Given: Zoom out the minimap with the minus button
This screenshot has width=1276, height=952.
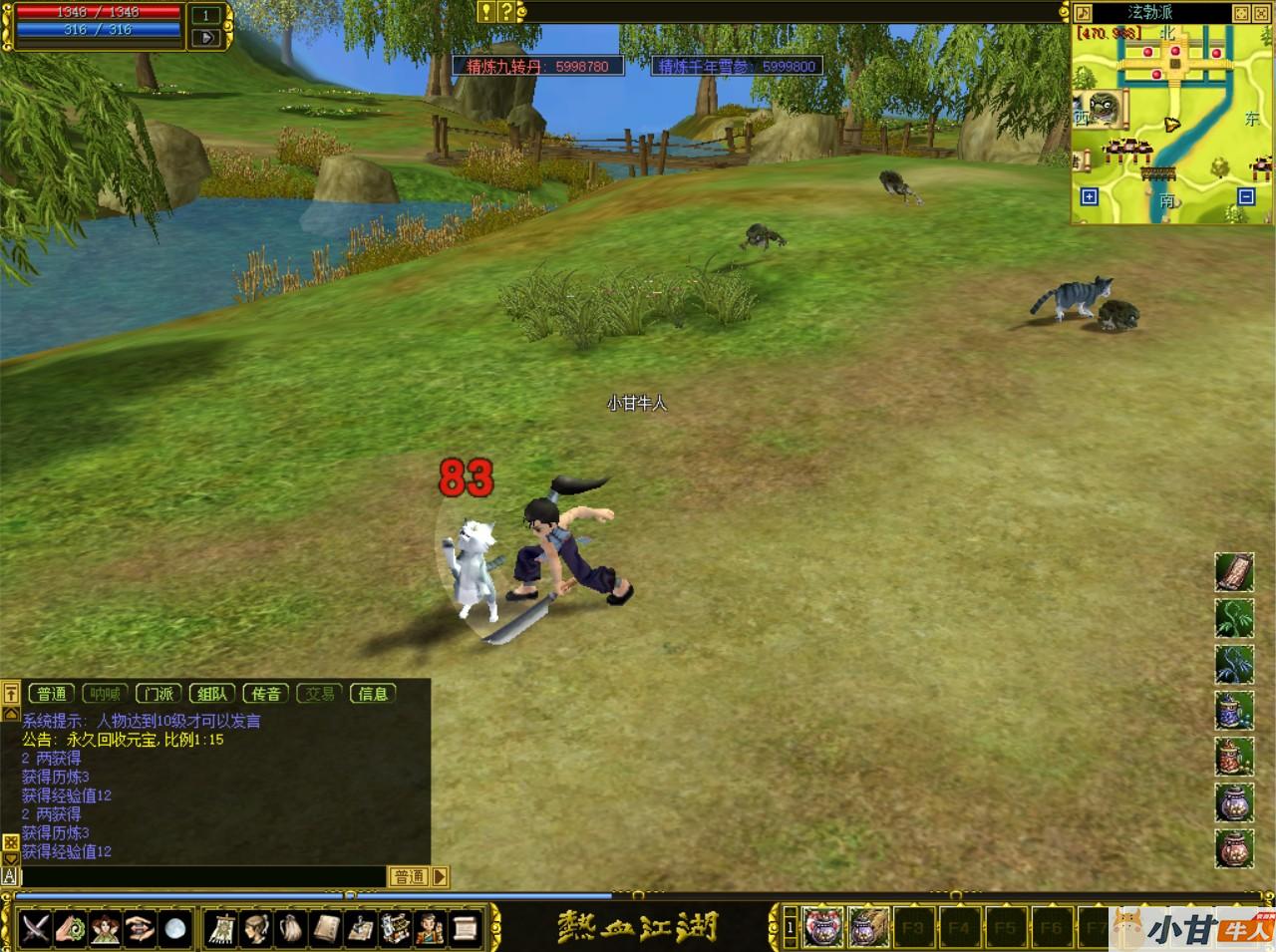Looking at the screenshot, I should pos(1245,196).
